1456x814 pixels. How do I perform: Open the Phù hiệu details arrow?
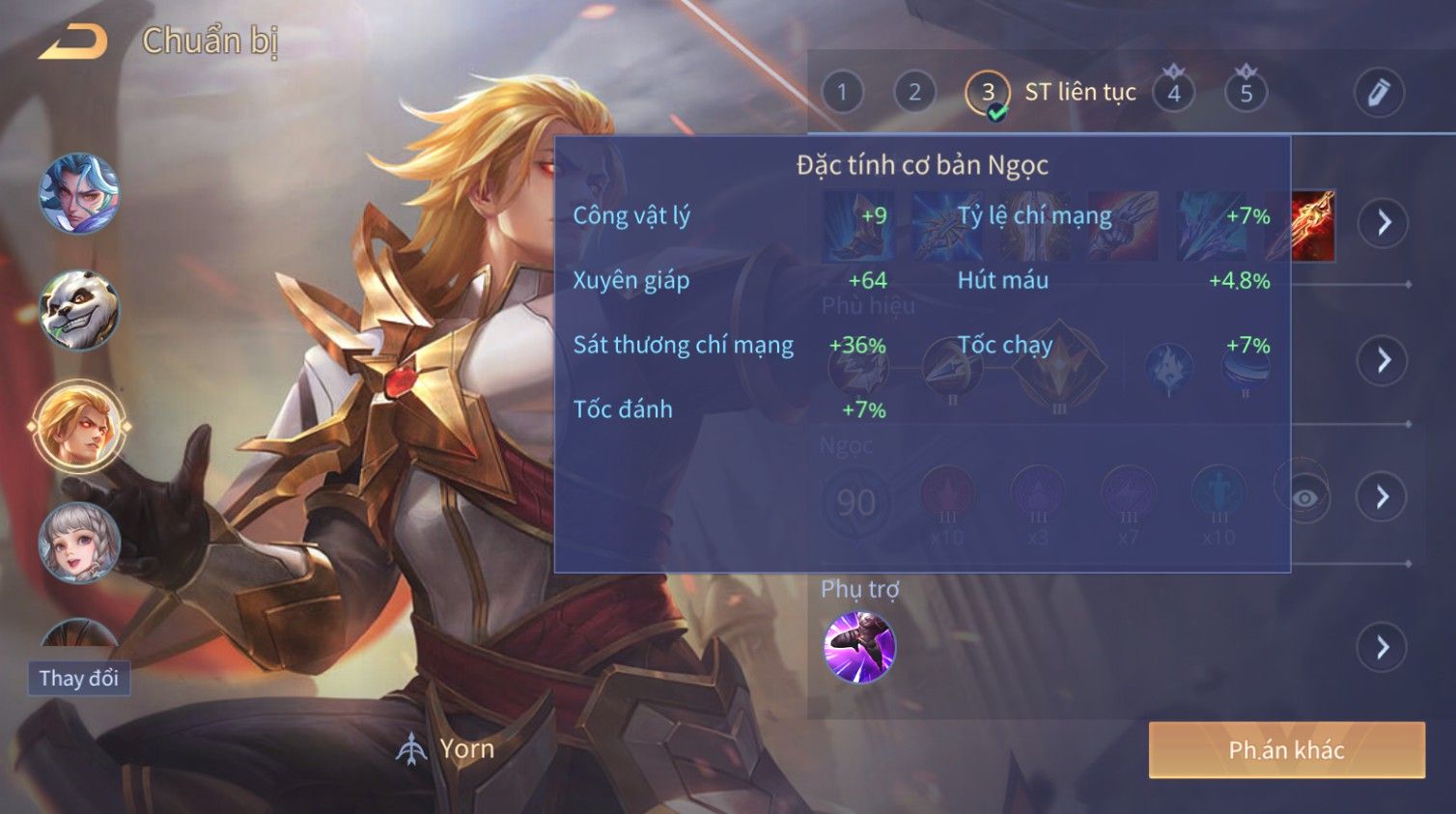point(1383,360)
